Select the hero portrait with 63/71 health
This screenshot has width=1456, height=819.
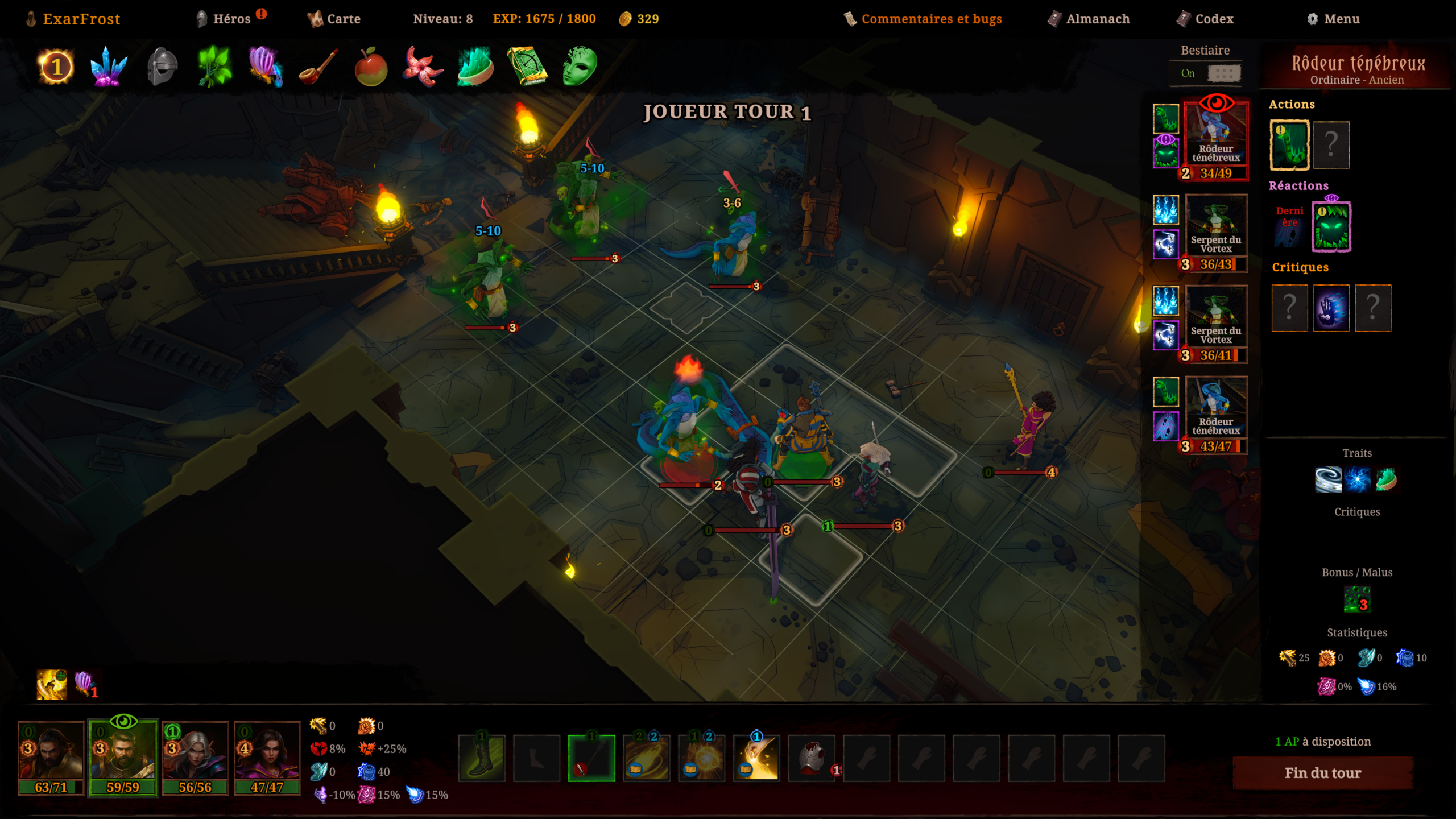(x=51, y=756)
